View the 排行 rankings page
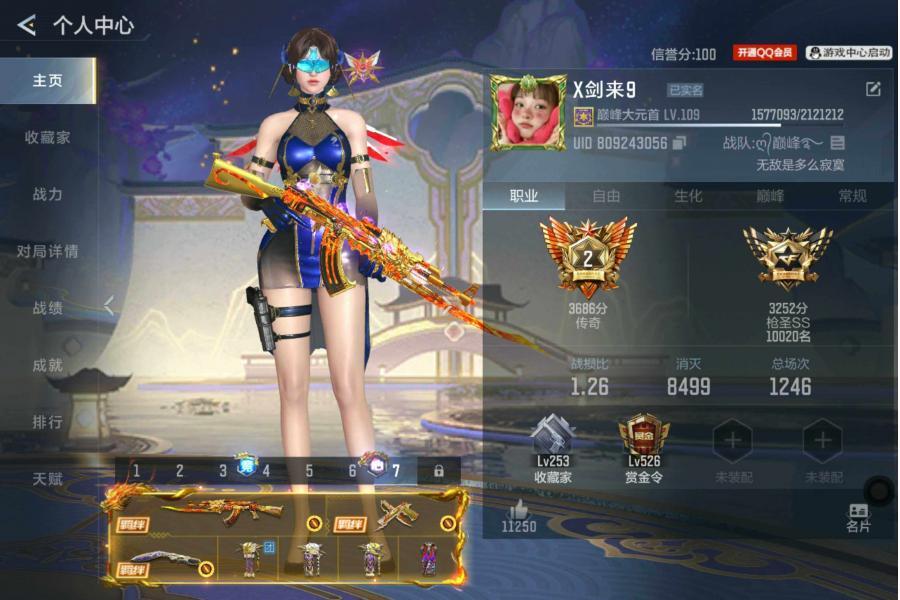 click(47, 422)
